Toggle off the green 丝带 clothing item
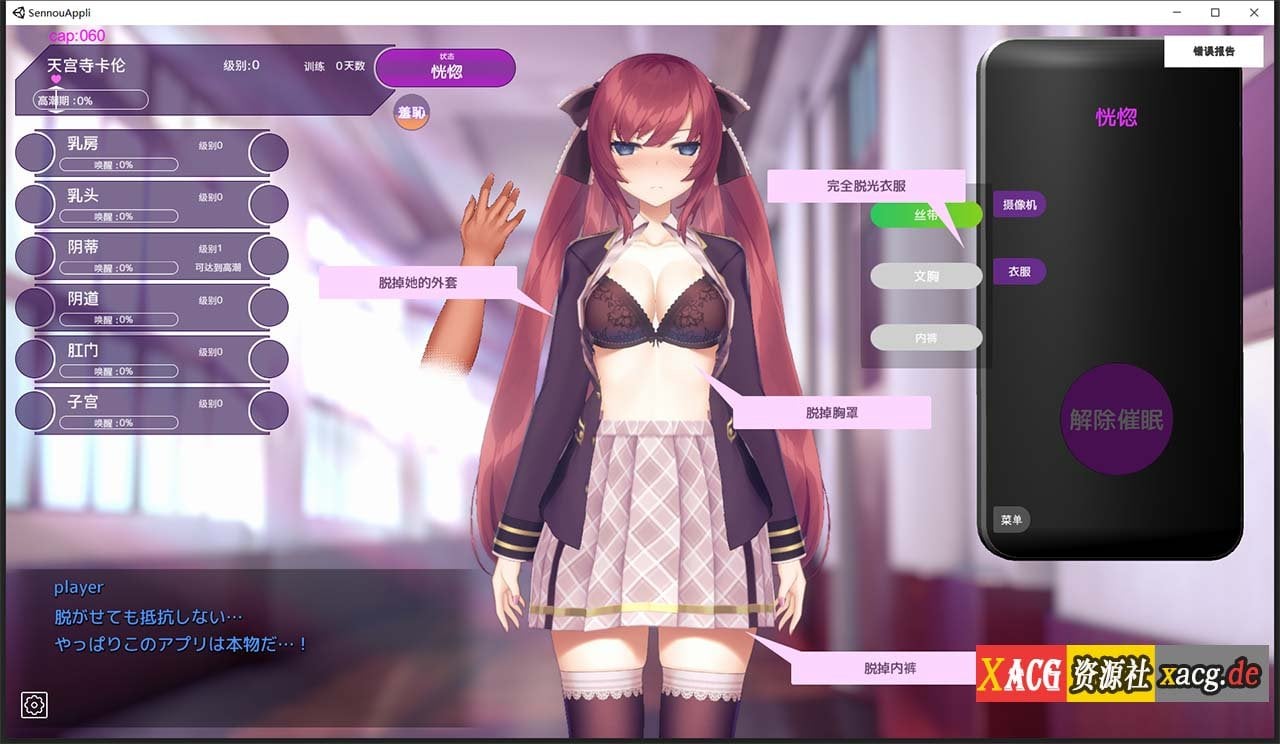The image size is (1280, 744). (925, 214)
